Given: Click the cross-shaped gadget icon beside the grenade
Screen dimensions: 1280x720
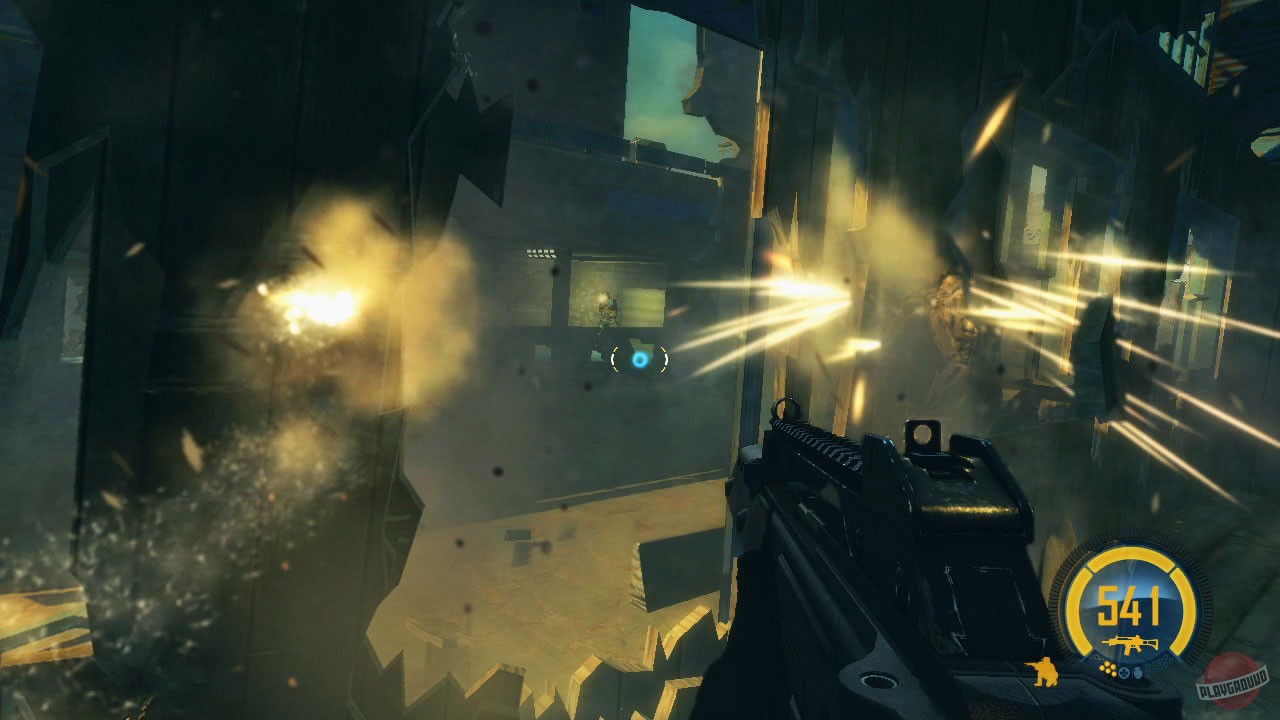Looking at the screenshot, I should [x=1124, y=671].
